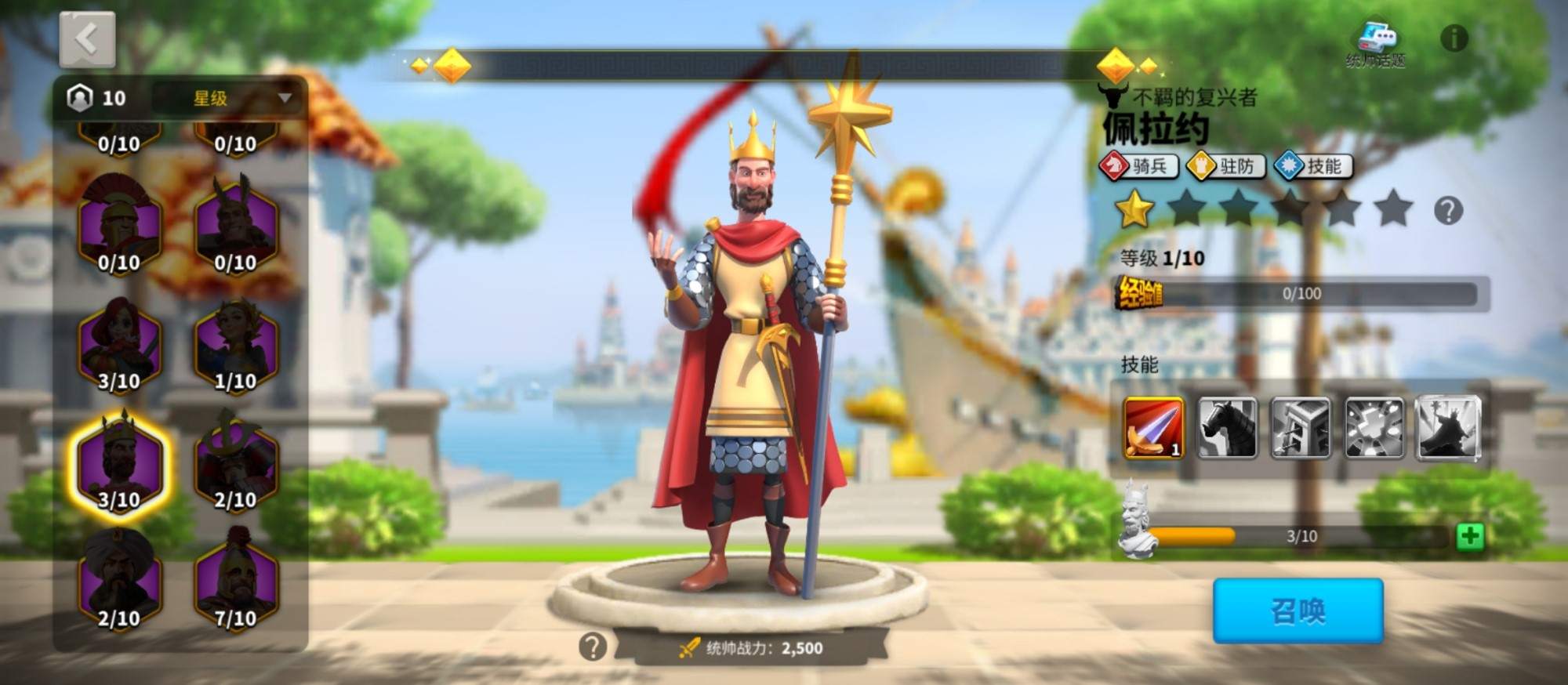Select the red sword slash active skill

pos(1153,428)
